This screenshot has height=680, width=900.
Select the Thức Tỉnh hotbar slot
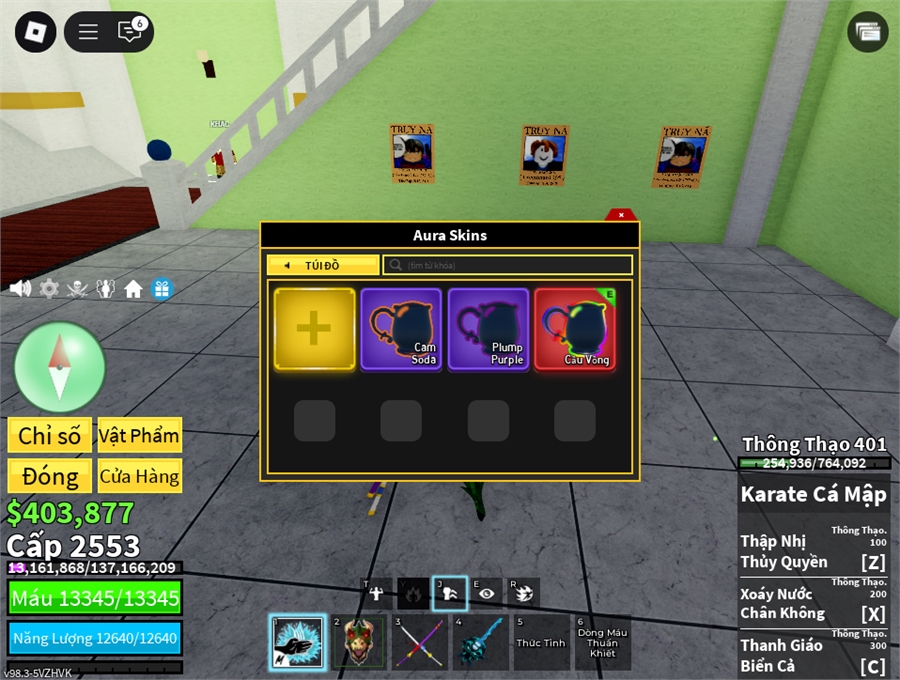click(x=541, y=642)
